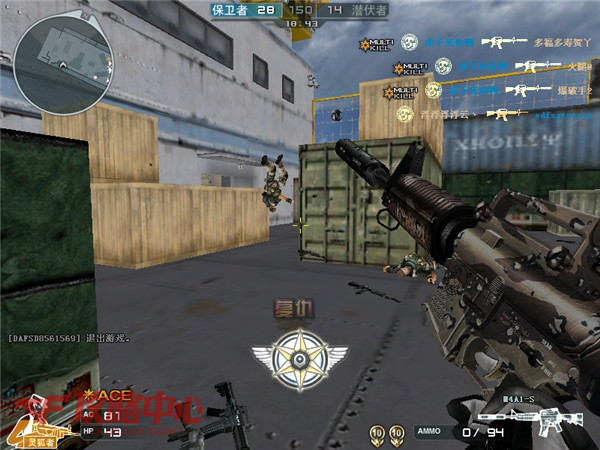Click the revenge star badge emblem
600x450 pixels.
pyautogui.click(x=299, y=358)
